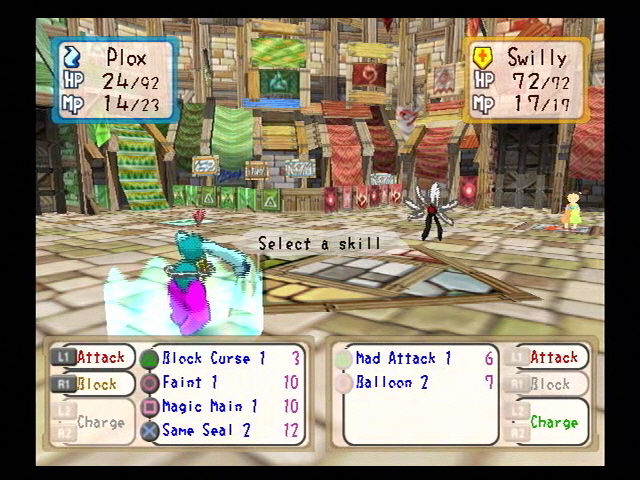
Task: Click Plox's red Attack command
Action: pyautogui.click(x=100, y=357)
